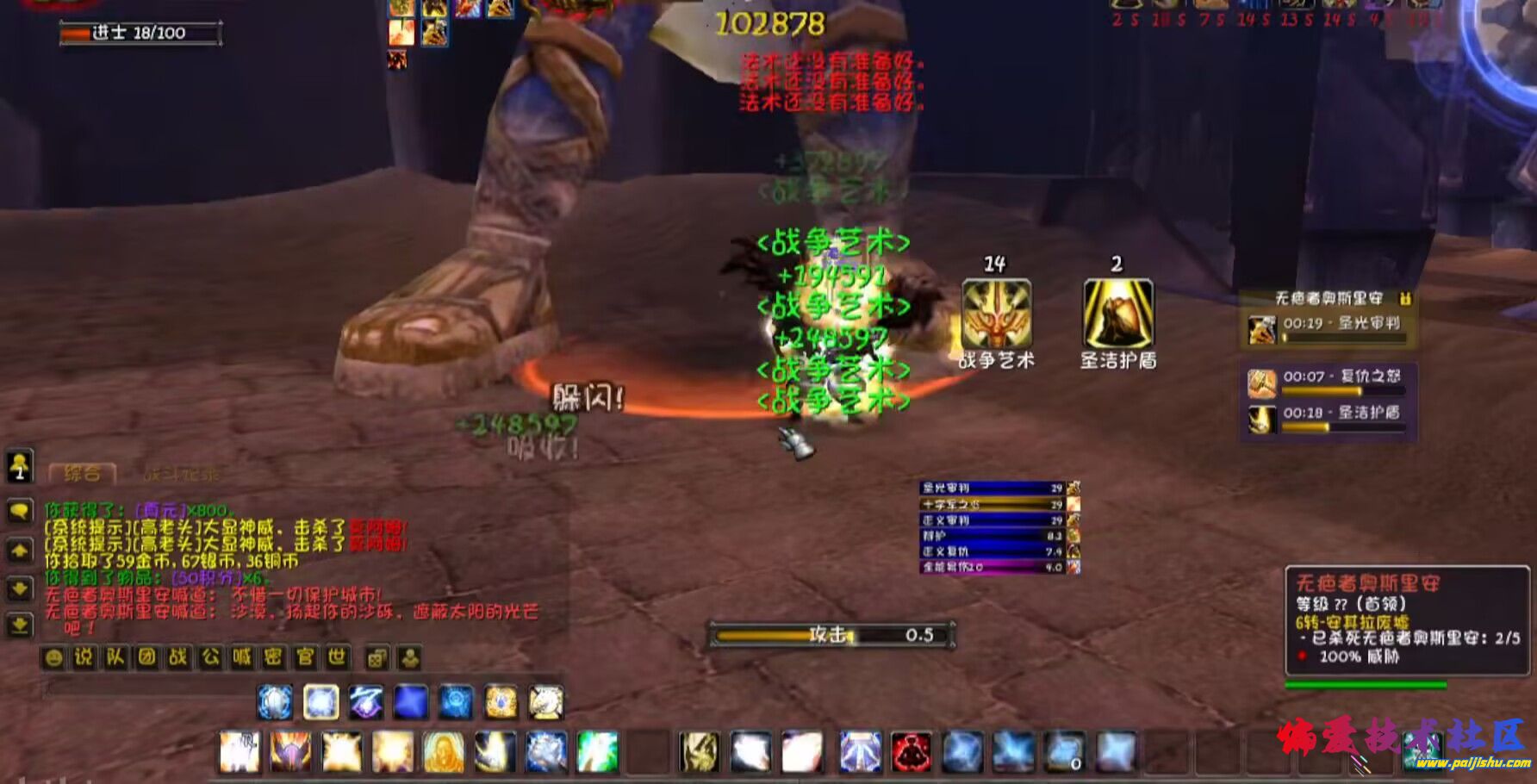1537x784 pixels.
Task: Switch to the 综合 chat tab
Action: 82,473
